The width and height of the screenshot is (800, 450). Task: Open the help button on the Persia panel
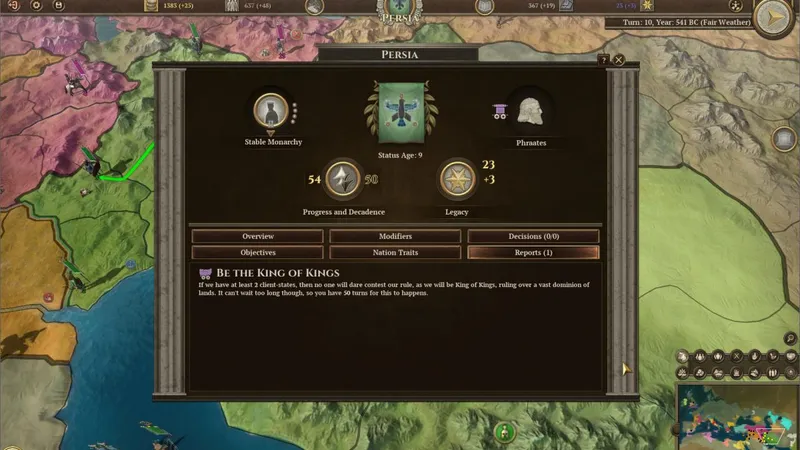coord(604,60)
